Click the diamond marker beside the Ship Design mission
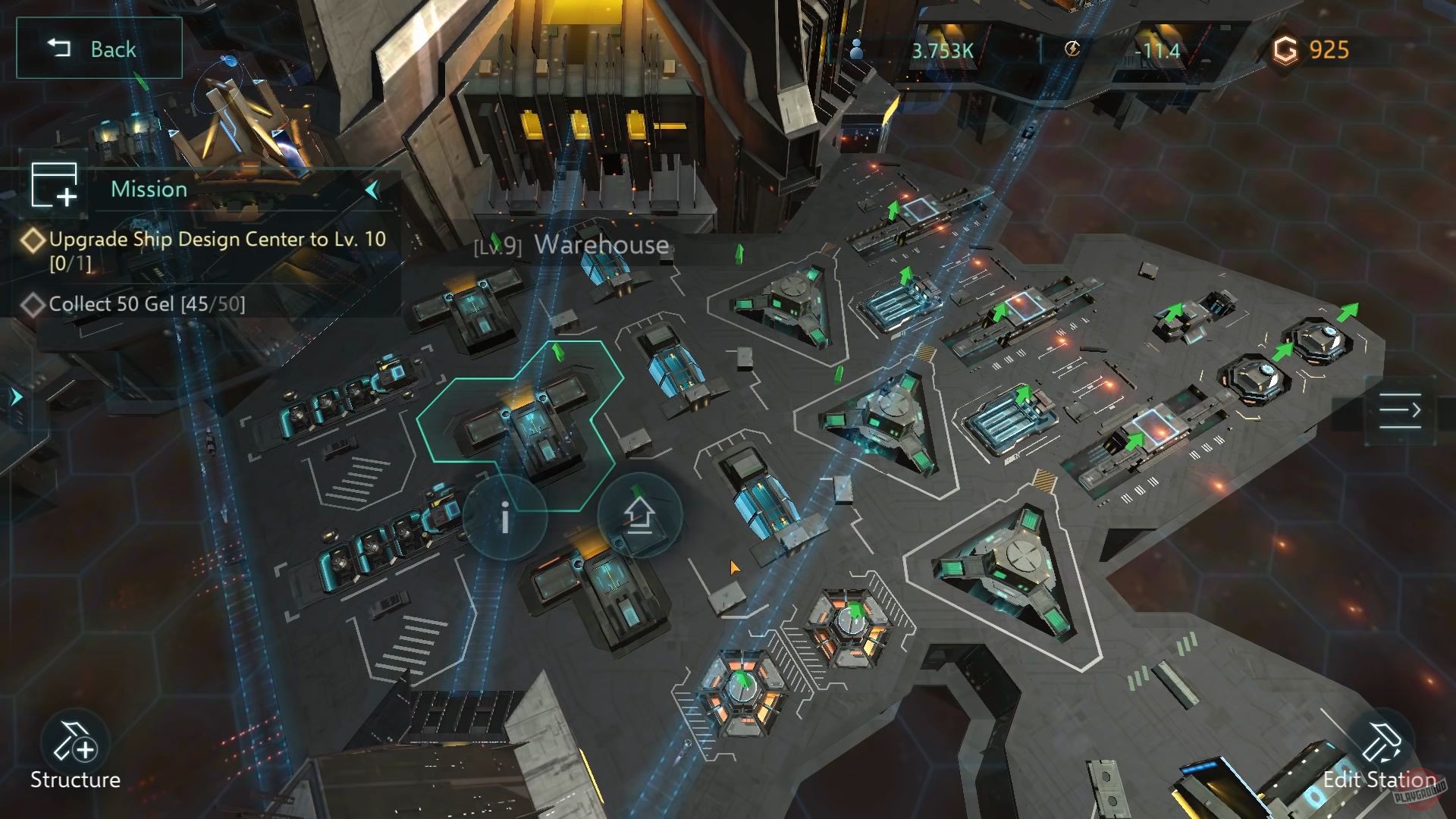This screenshot has height=819, width=1456. 33,240
